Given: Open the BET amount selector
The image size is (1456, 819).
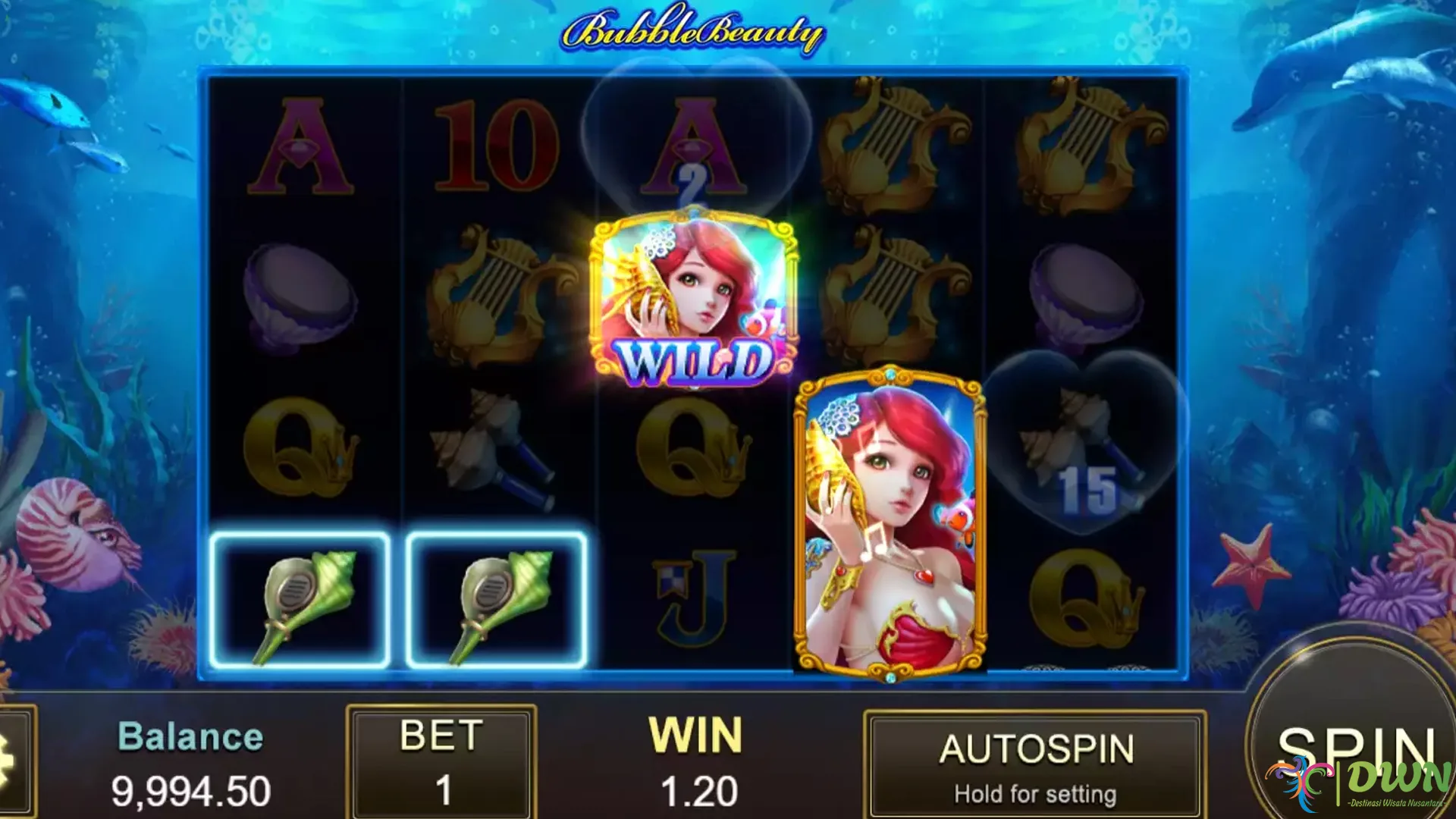Looking at the screenshot, I should coord(441,762).
